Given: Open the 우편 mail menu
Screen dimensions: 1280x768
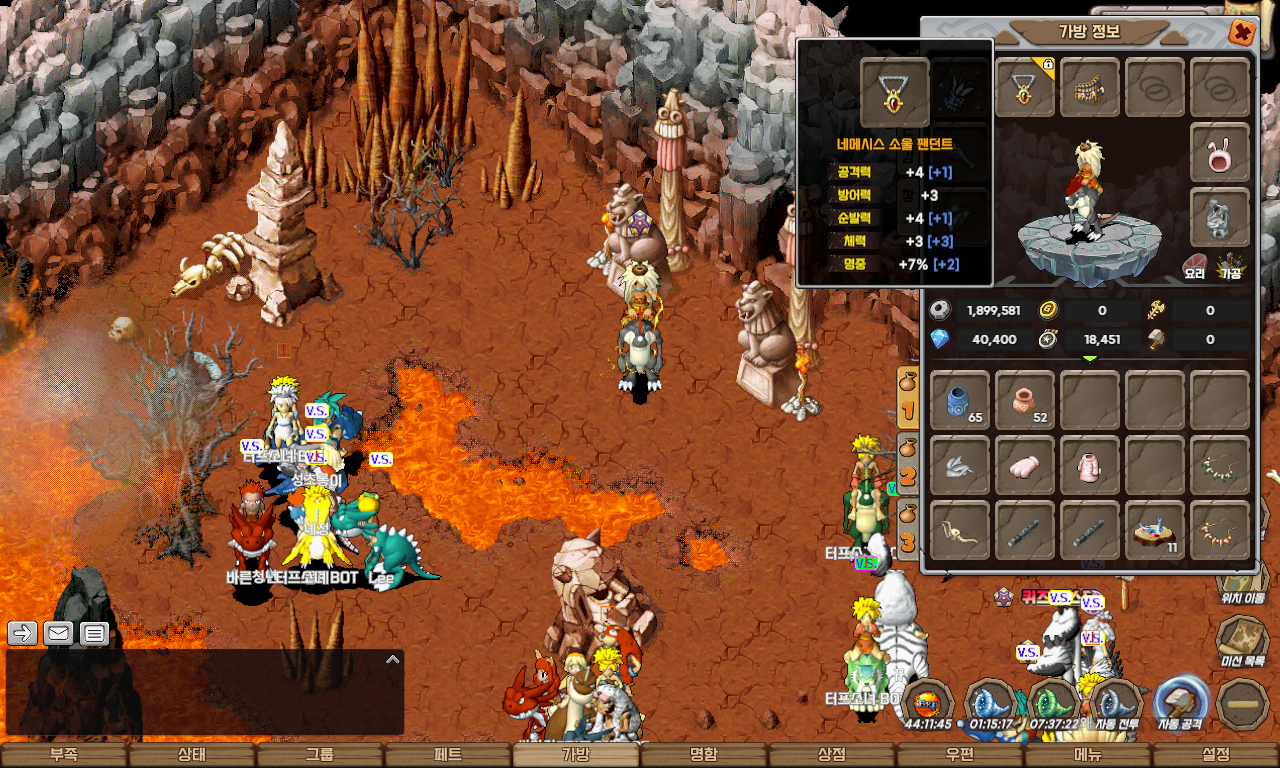Looking at the screenshot, I should click(959, 755).
